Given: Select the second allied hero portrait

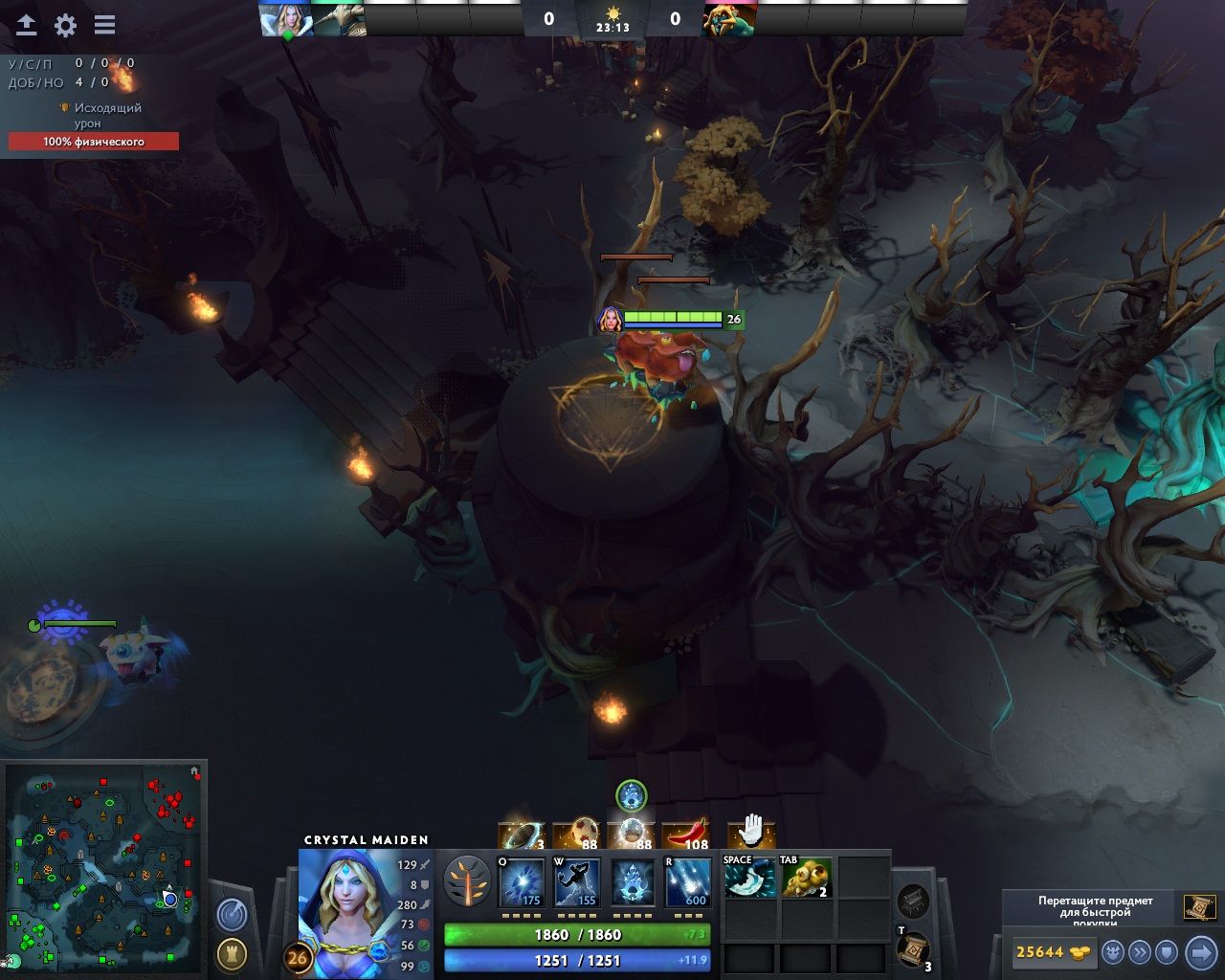Looking at the screenshot, I should pos(340,19).
